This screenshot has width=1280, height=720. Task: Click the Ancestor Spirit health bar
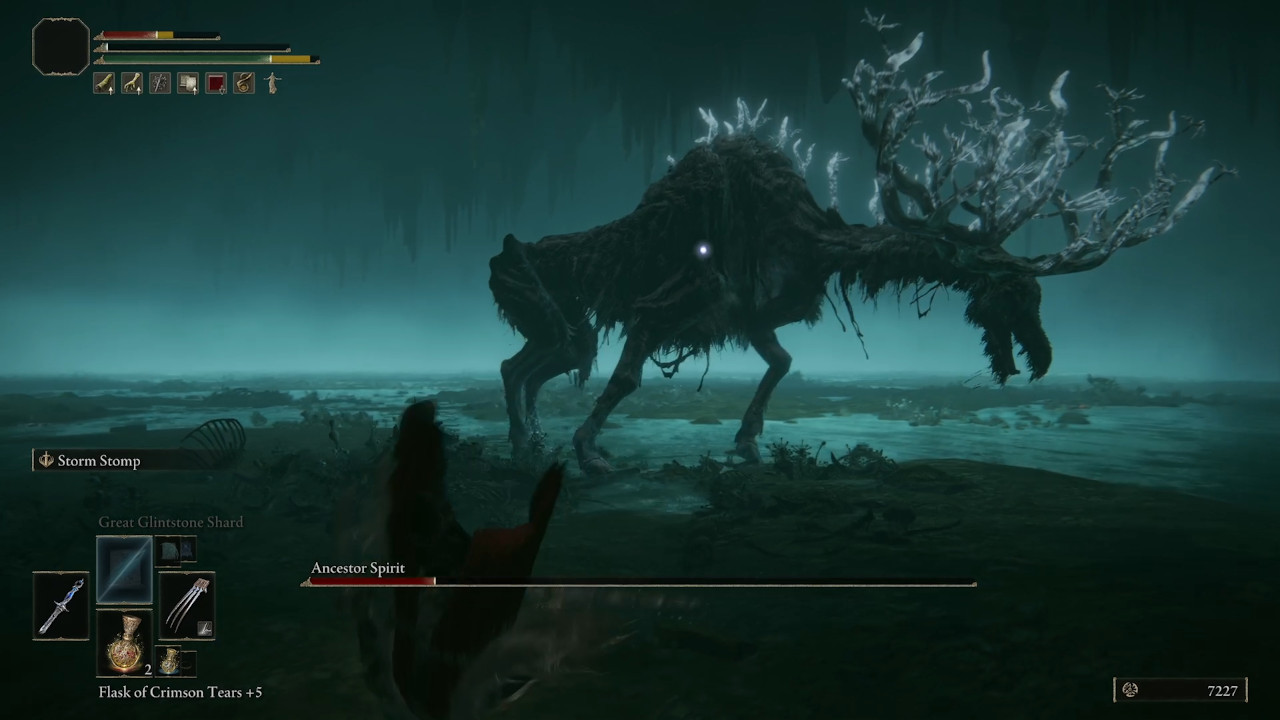(x=640, y=582)
